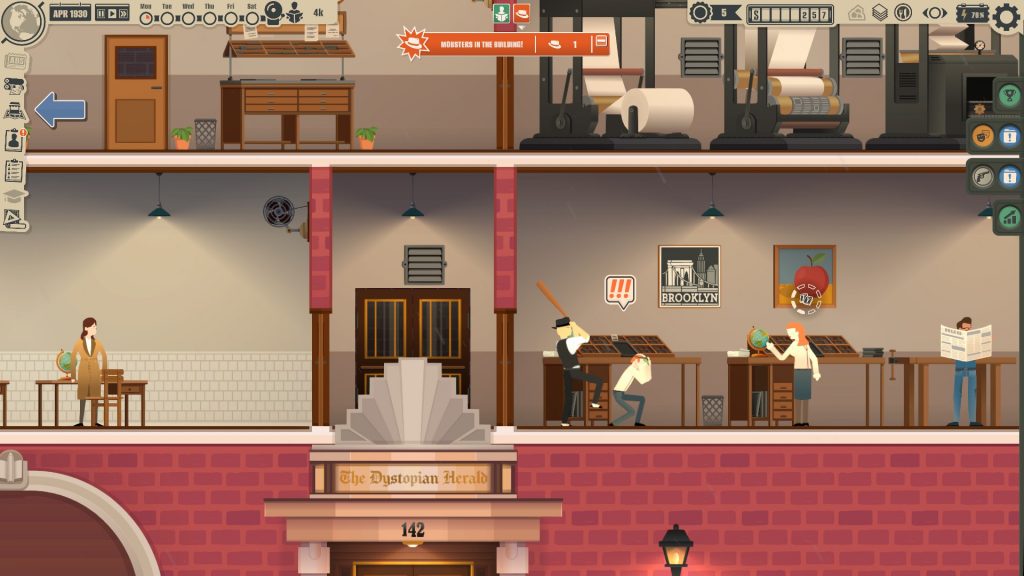Open the settings gear menu
The image size is (1024, 576).
click(x=1007, y=15)
